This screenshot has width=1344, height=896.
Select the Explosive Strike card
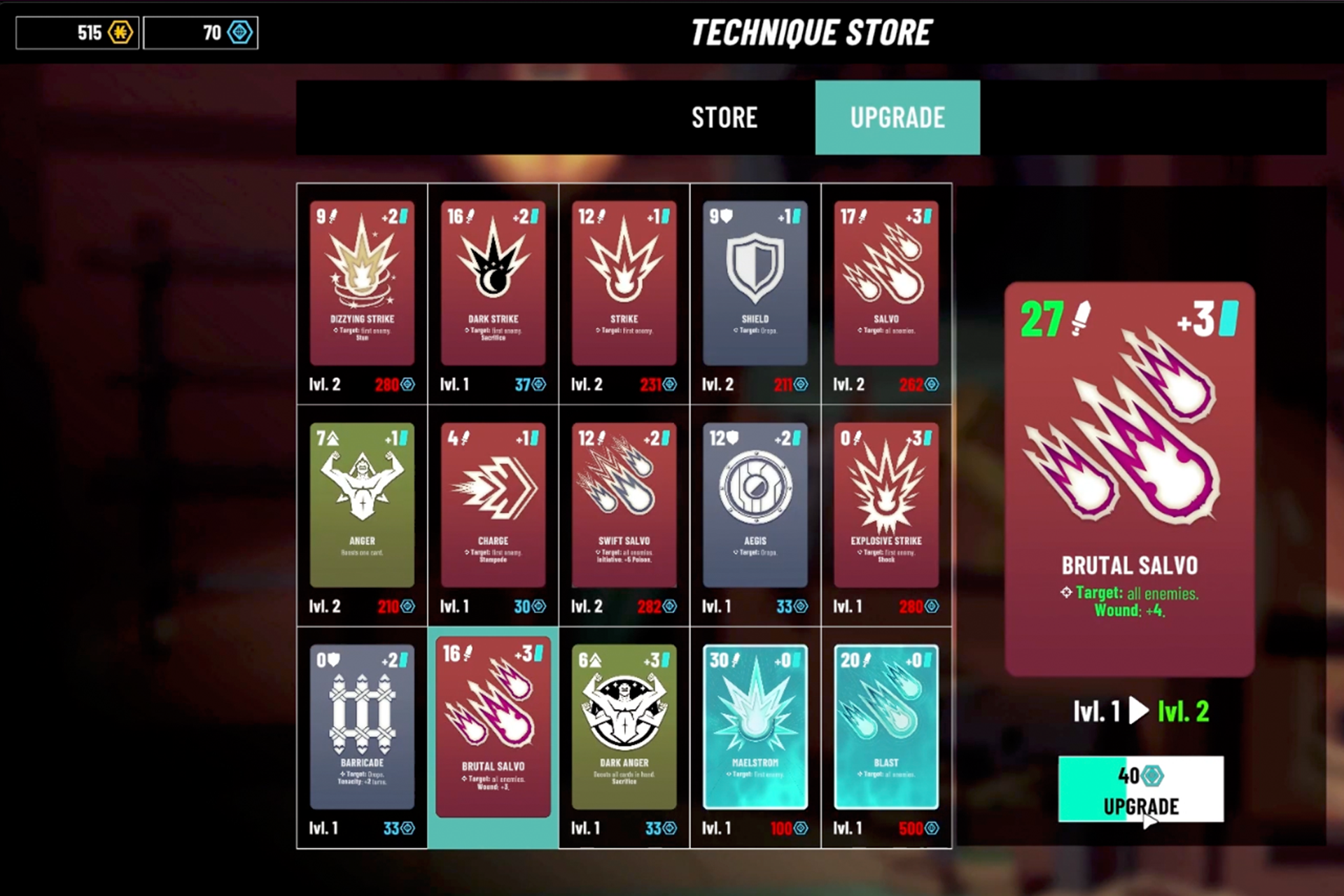[885, 505]
